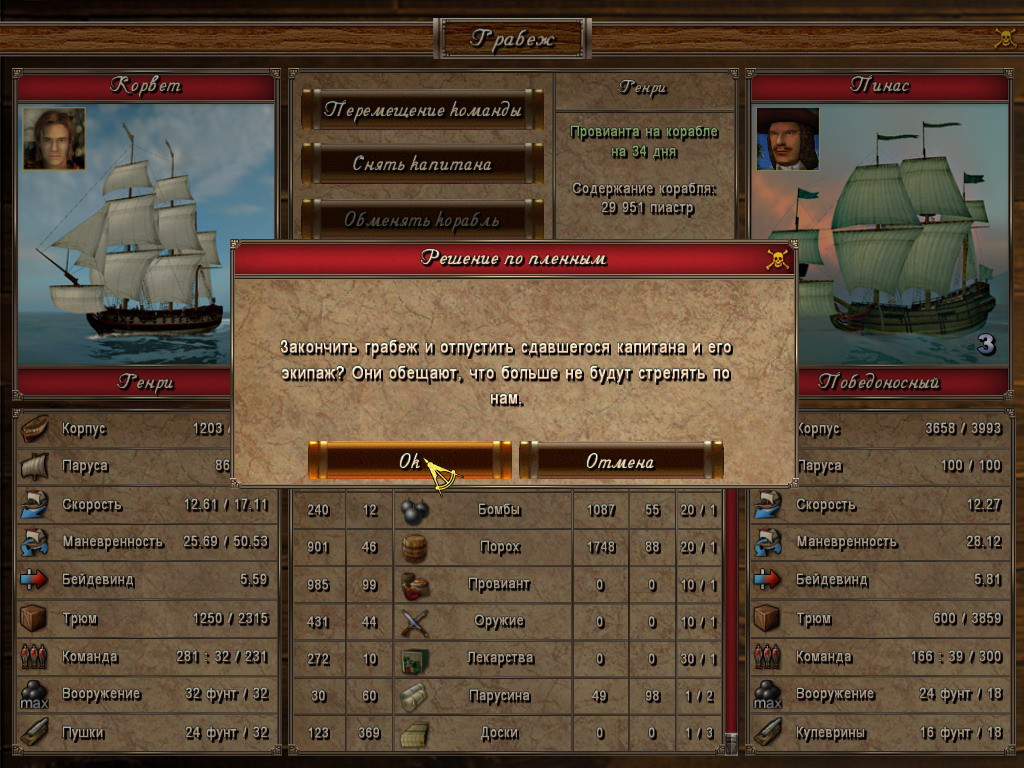Click Henry's captain portrait on Корвет
Image resolution: width=1024 pixels, height=768 pixels.
coord(54,139)
